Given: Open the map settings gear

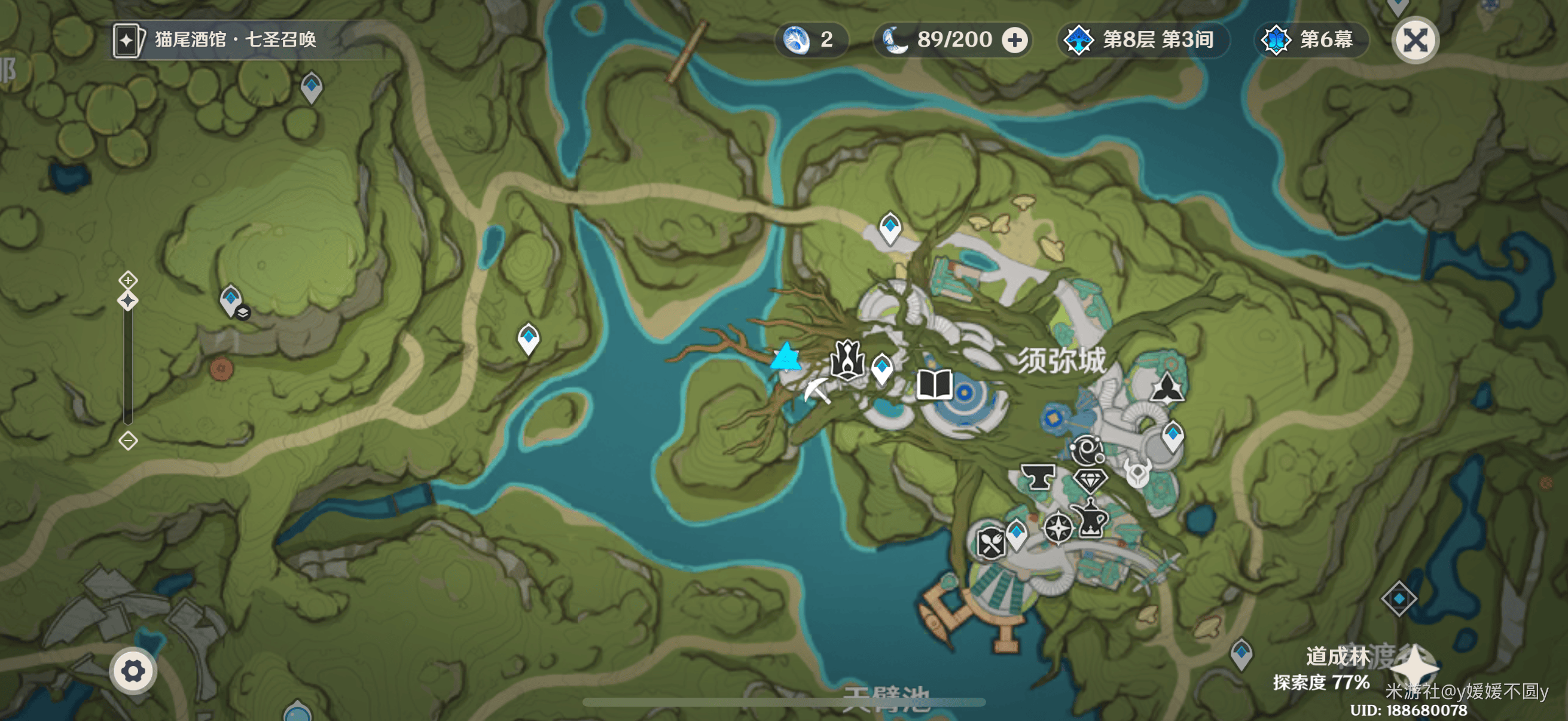Looking at the screenshot, I should tap(133, 671).
